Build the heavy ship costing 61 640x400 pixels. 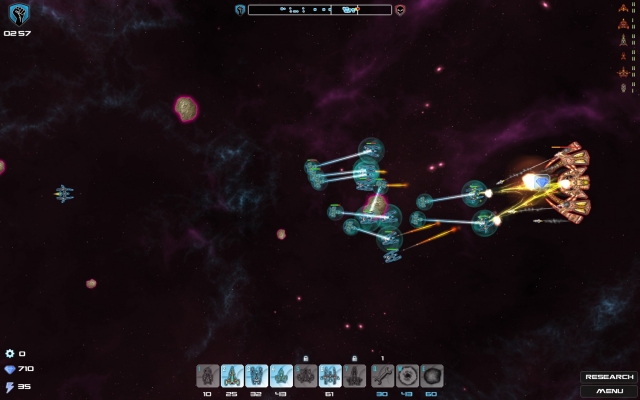click(330, 376)
